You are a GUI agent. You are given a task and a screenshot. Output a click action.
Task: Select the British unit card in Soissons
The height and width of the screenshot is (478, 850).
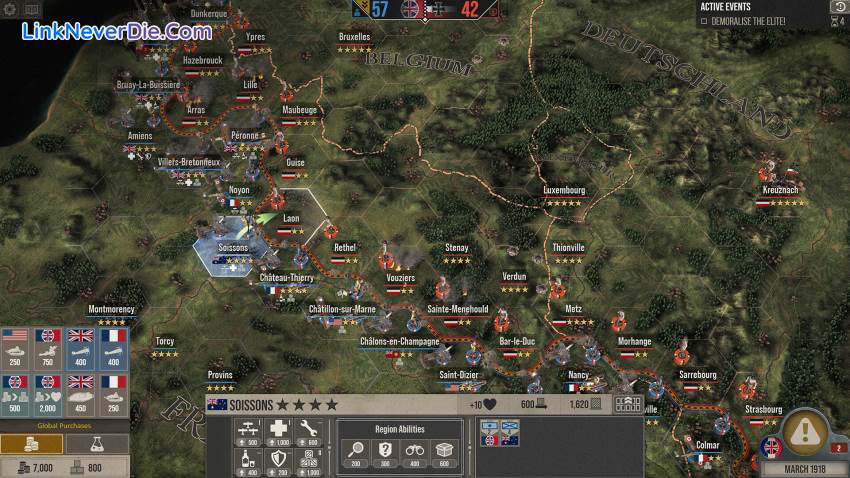[491, 432]
